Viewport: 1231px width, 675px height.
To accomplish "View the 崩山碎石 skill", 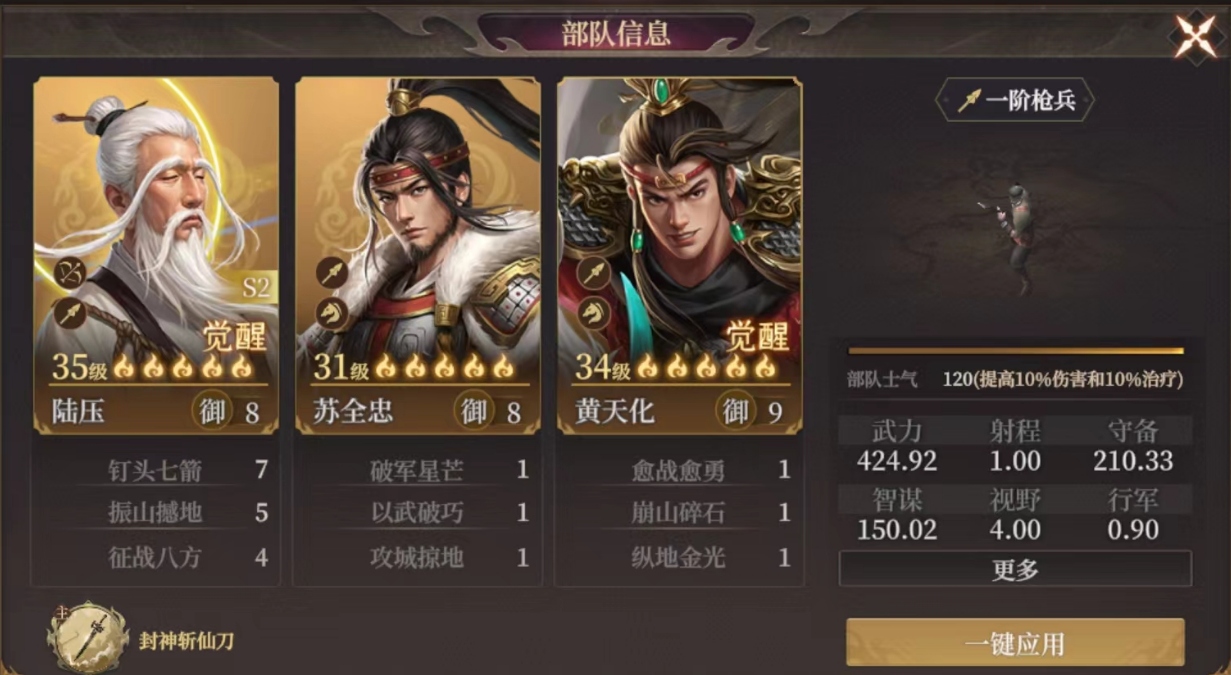I will tap(679, 513).
